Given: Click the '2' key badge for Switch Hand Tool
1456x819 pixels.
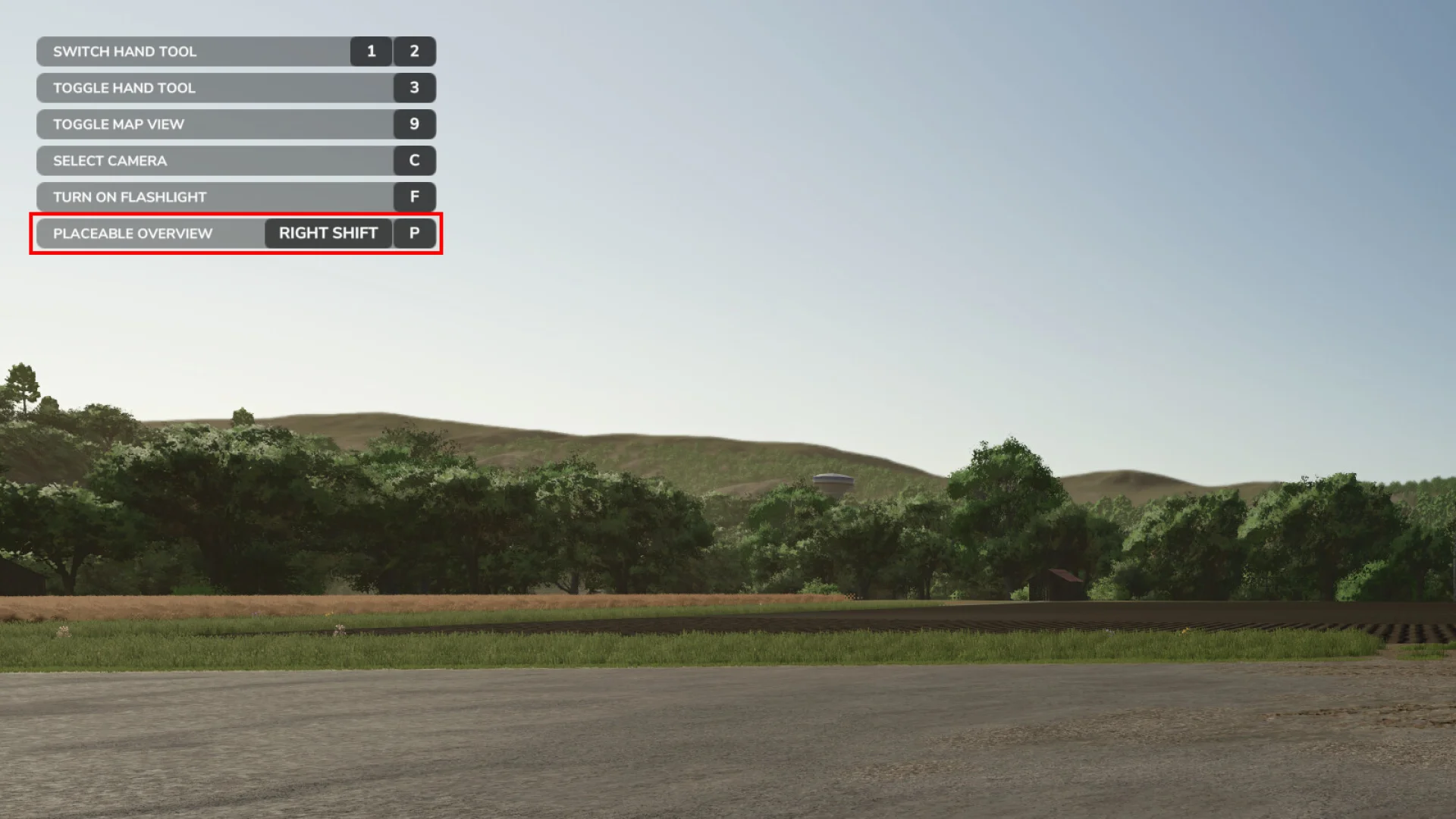Looking at the screenshot, I should pos(414,52).
